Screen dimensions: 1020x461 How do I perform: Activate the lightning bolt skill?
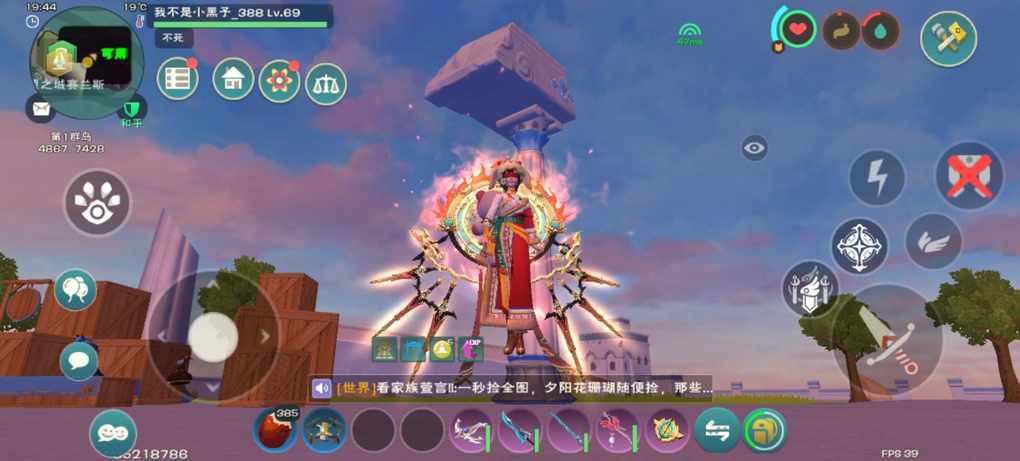(877, 179)
